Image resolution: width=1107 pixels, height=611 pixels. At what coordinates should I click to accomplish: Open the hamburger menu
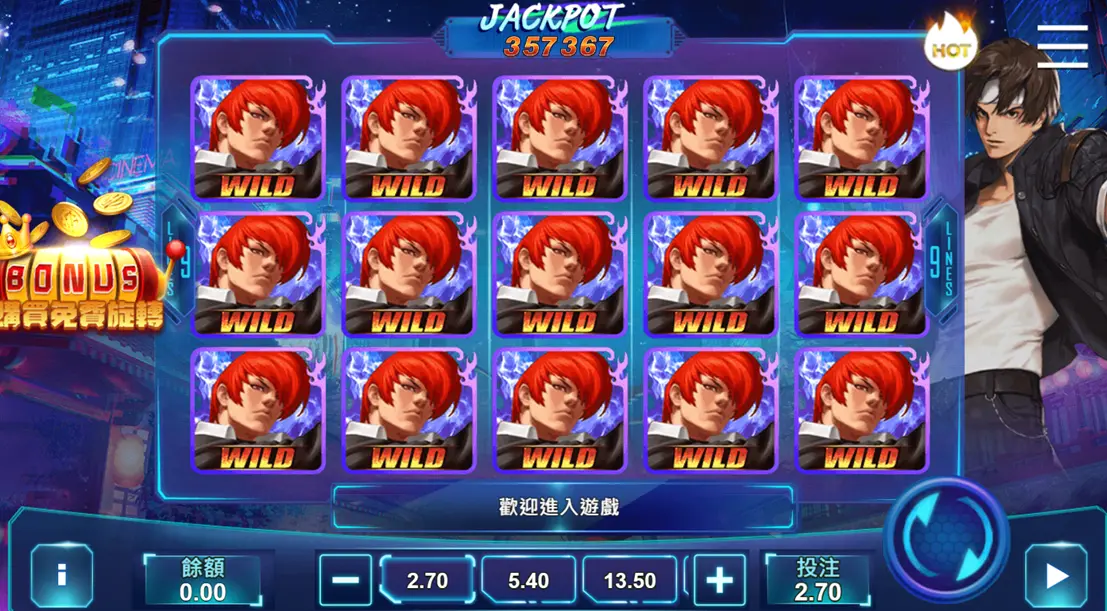tap(1062, 46)
